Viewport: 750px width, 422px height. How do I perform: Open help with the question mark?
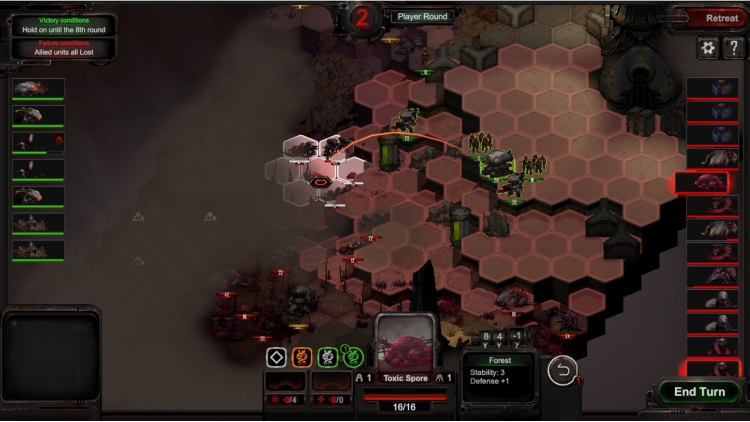click(733, 48)
